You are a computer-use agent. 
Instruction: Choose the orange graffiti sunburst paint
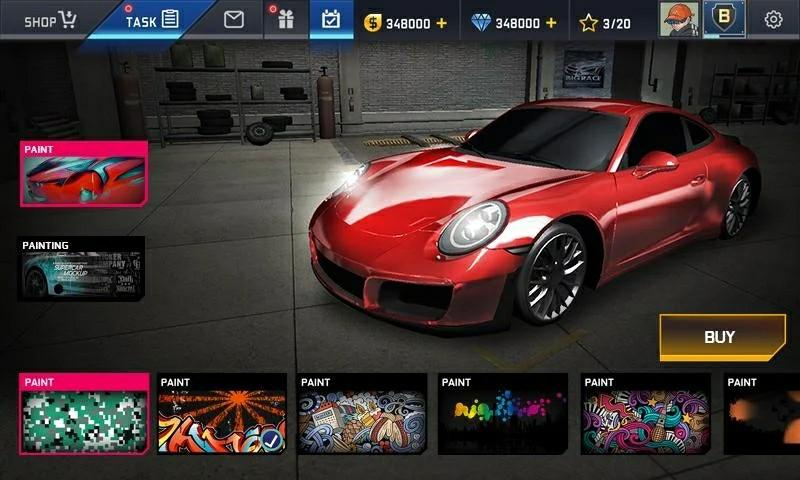(222, 414)
